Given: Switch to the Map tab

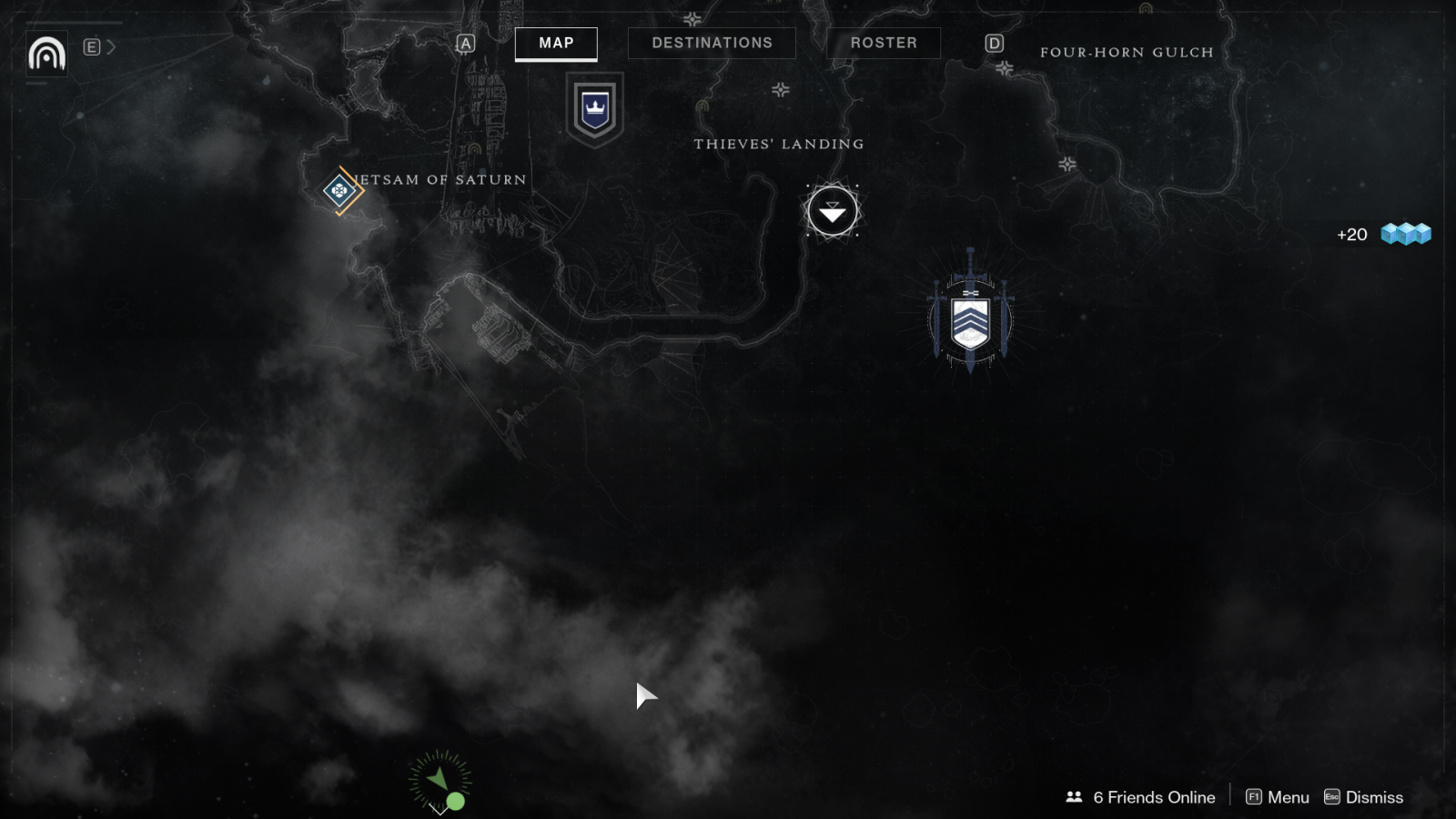Looking at the screenshot, I should 556,44.
